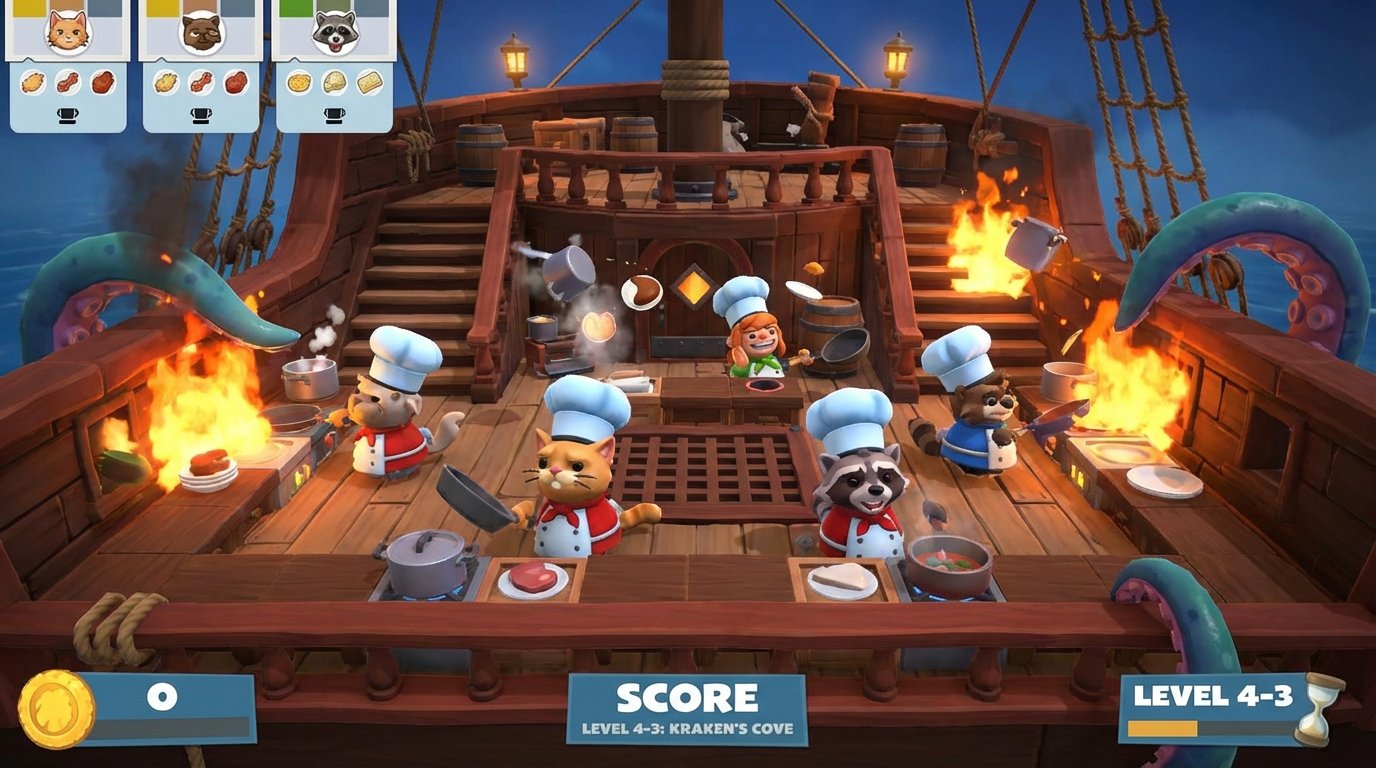Click the orange cat chef portrait icon

67,33
